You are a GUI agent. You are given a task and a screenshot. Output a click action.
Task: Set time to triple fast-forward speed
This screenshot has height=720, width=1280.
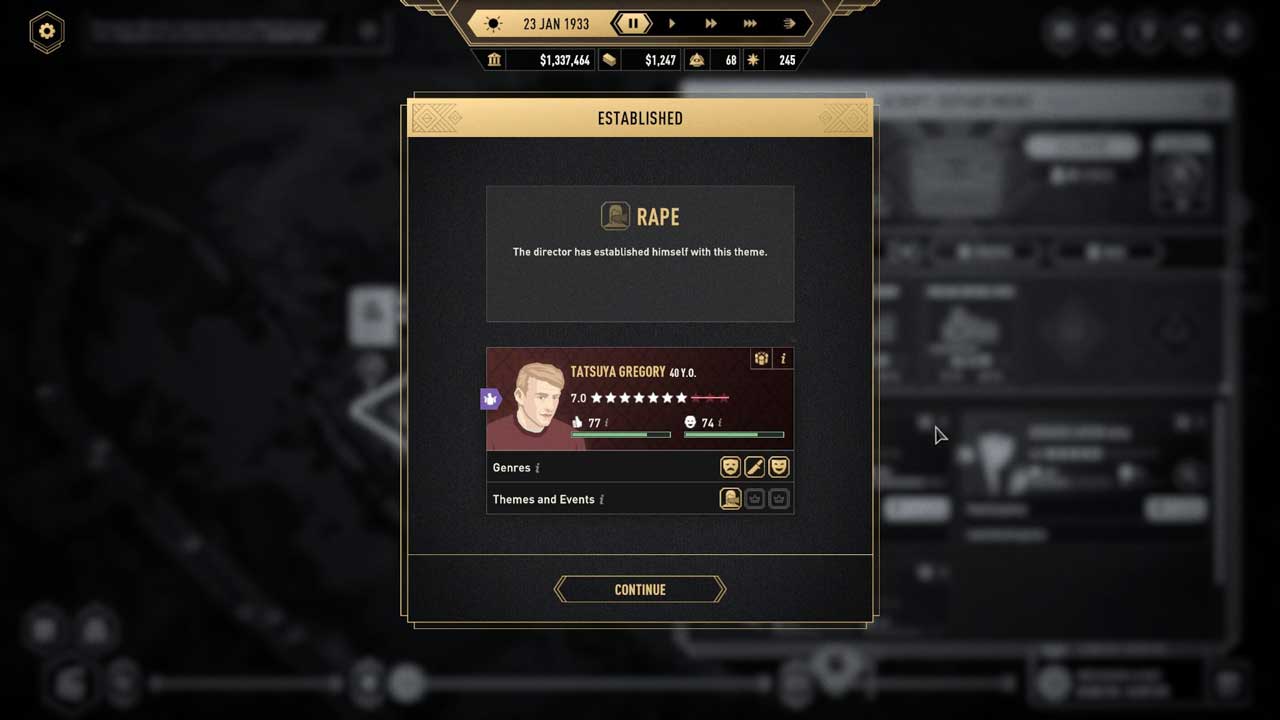coord(750,23)
